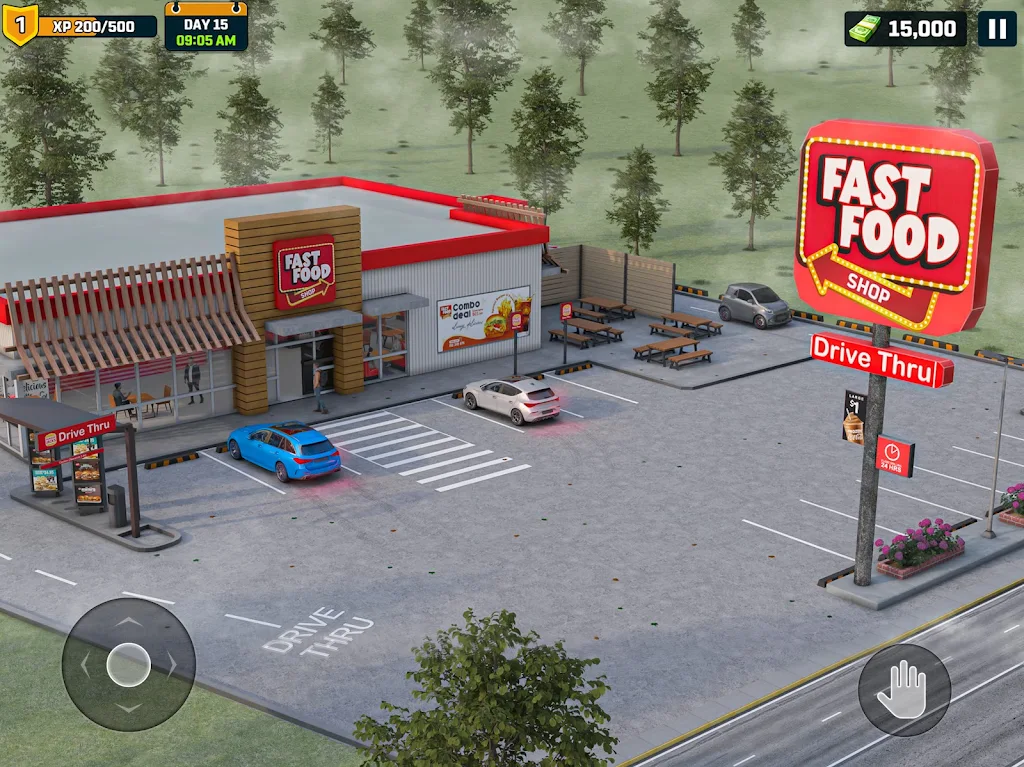The height and width of the screenshot is (767, 1024).
Task: Tap the level 1 shield badge
Action: (19, 25)
